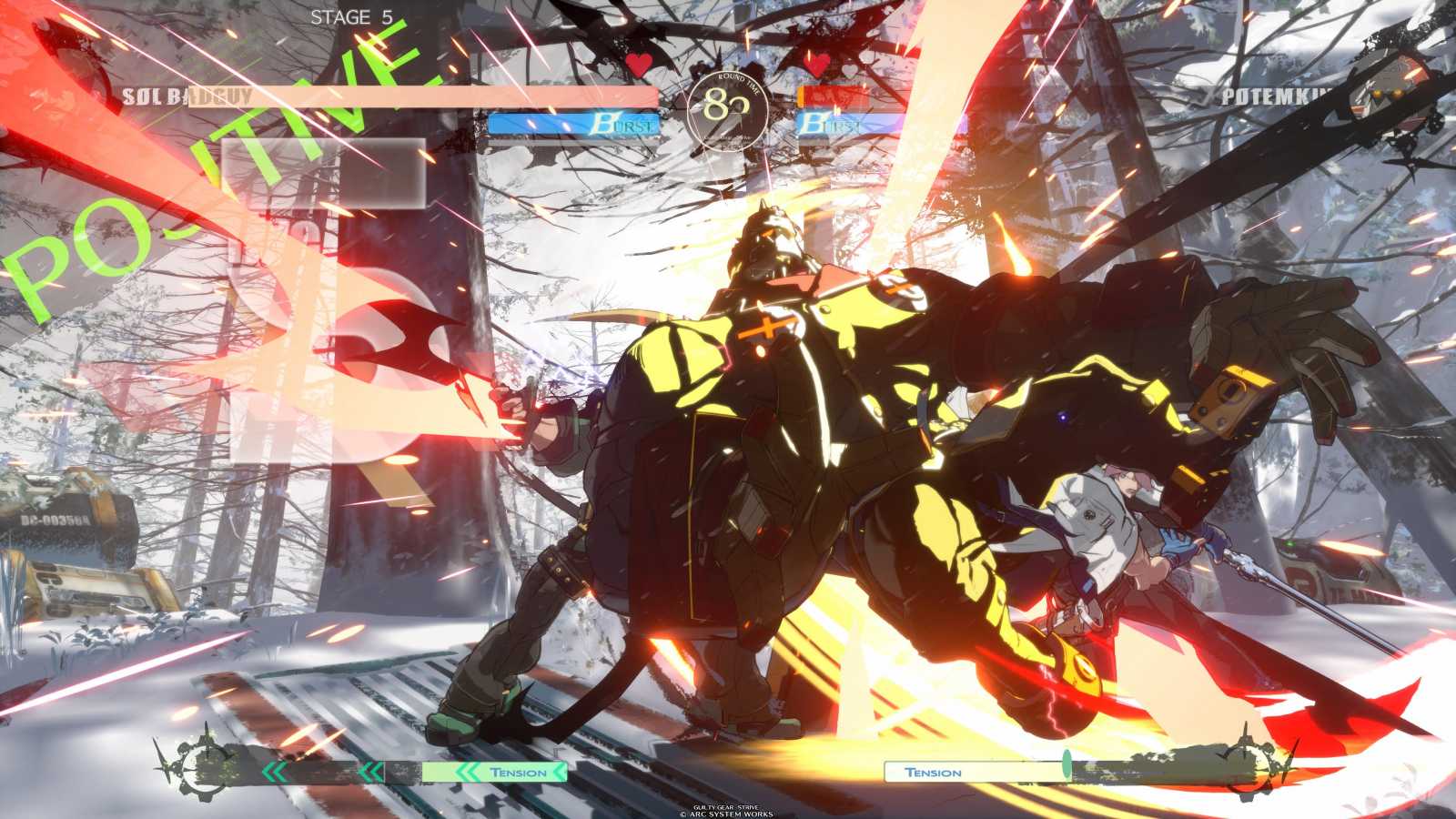Click the STAGE 5 title text
The height and width of the screenshot is (819, 1456).
pyautogui.click(x=355, y=15)
